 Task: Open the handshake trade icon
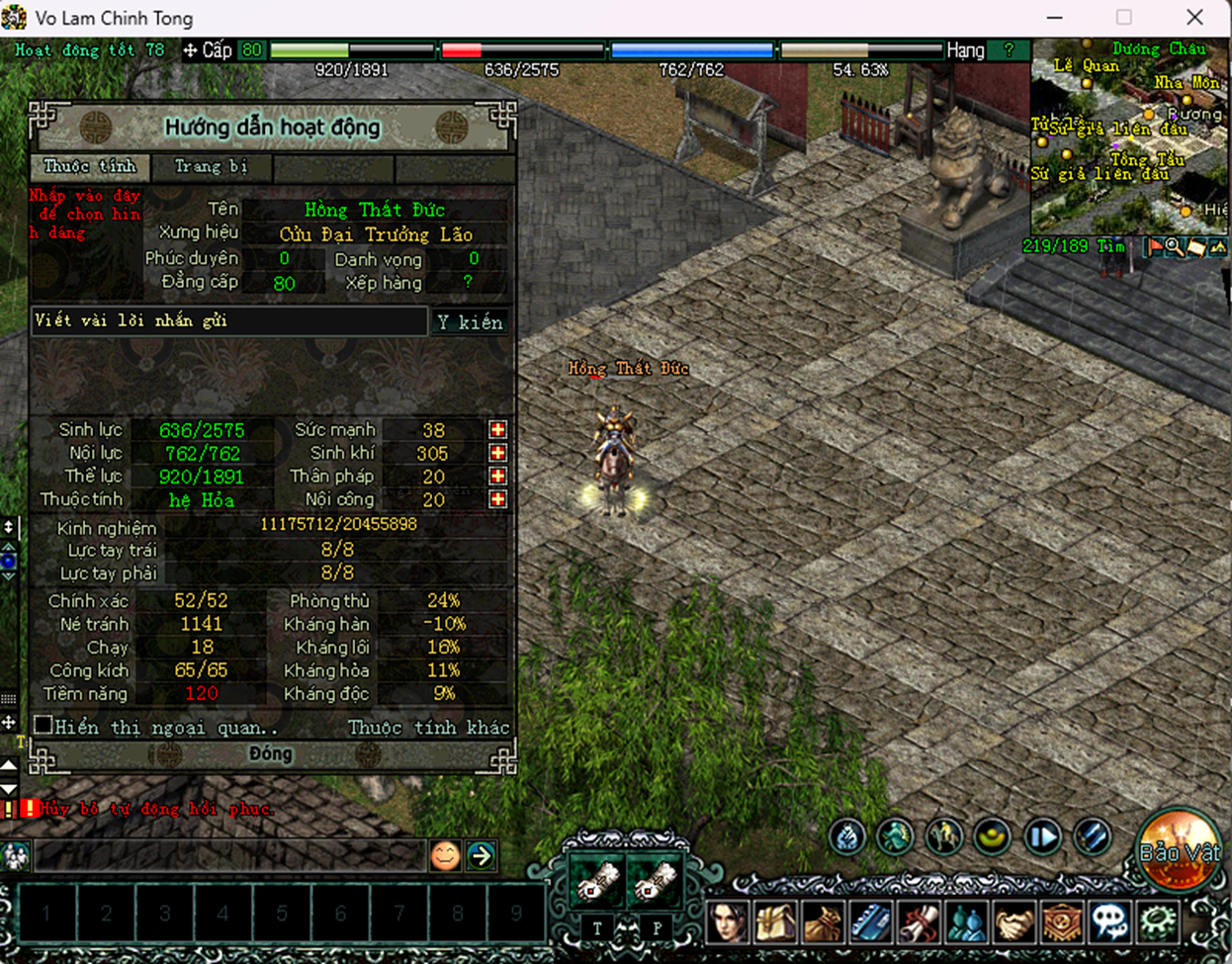(x=1013, y=922)
